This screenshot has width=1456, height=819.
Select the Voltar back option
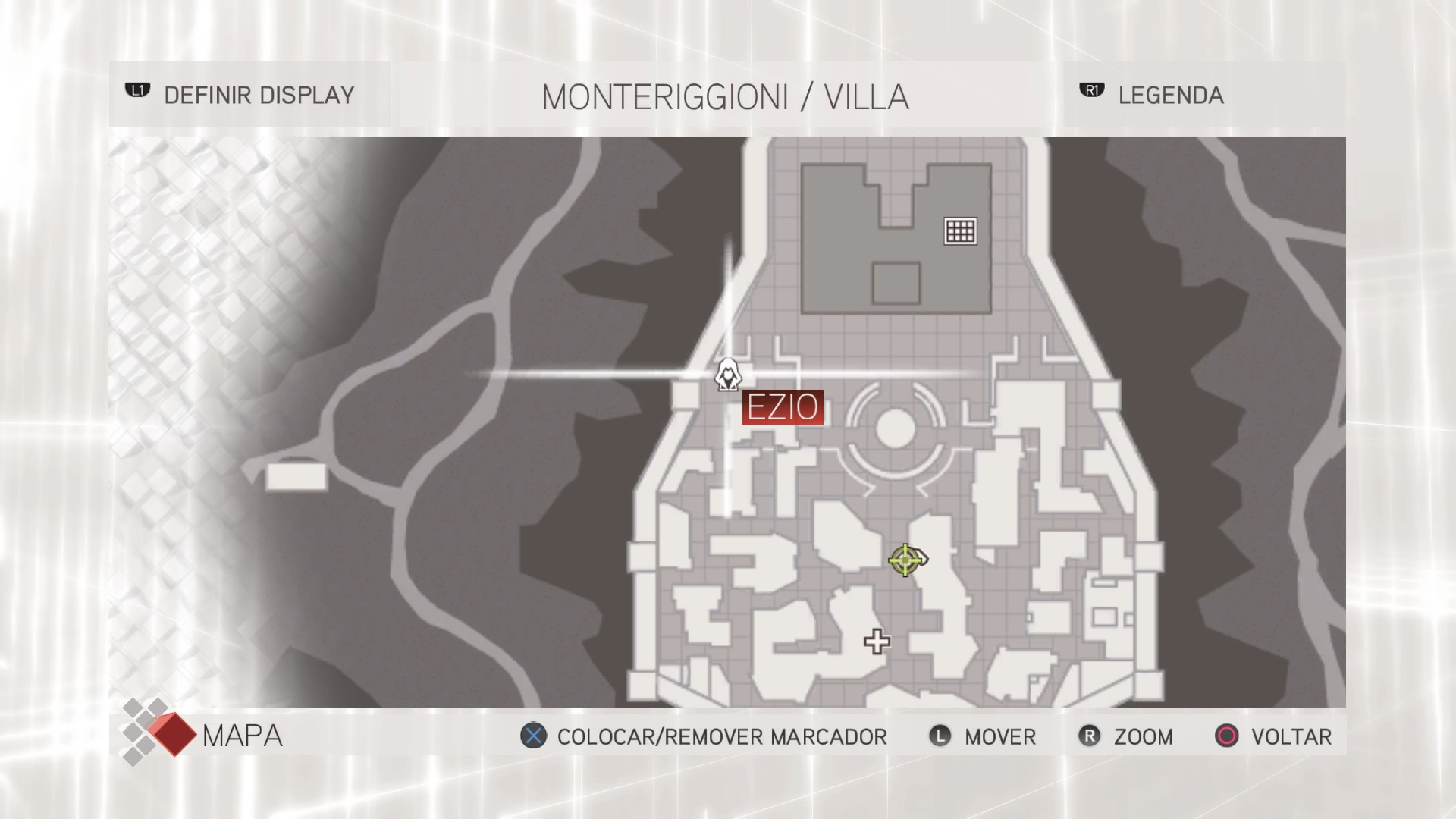click(x=1274, y=736)
